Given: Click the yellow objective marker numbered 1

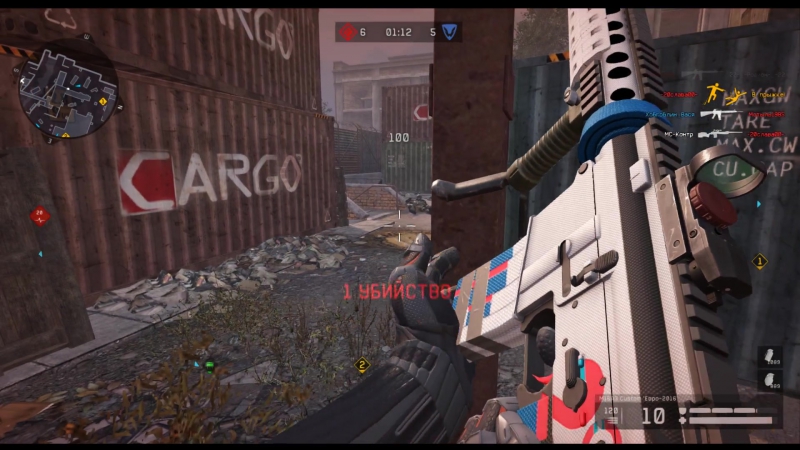Looking at the screenshot, I should [759, 262].
